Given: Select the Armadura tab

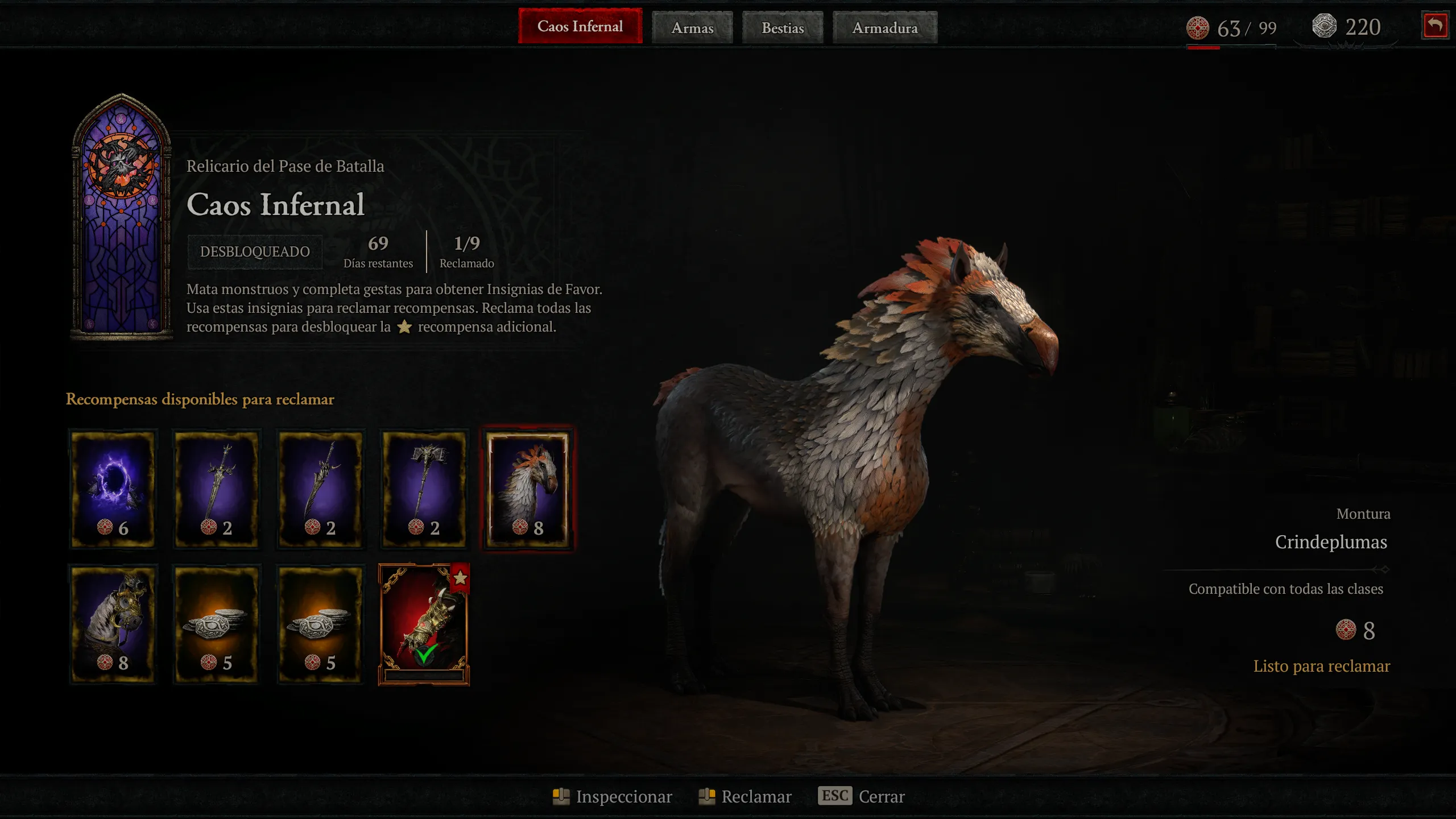Looking at the screenshot, I should click(x=884, y=28).
